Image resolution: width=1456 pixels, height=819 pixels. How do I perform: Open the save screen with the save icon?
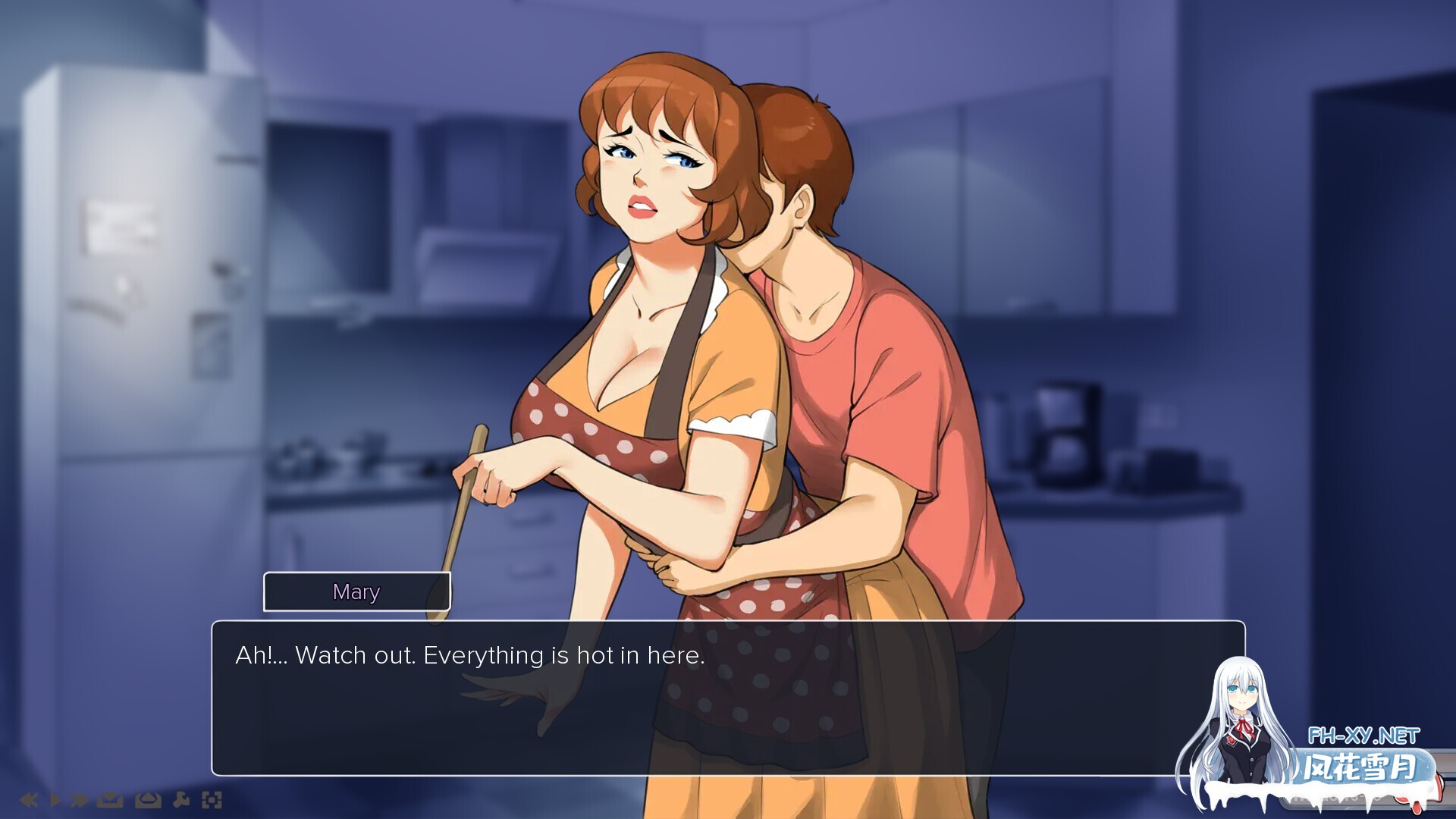tap(108, 799)
